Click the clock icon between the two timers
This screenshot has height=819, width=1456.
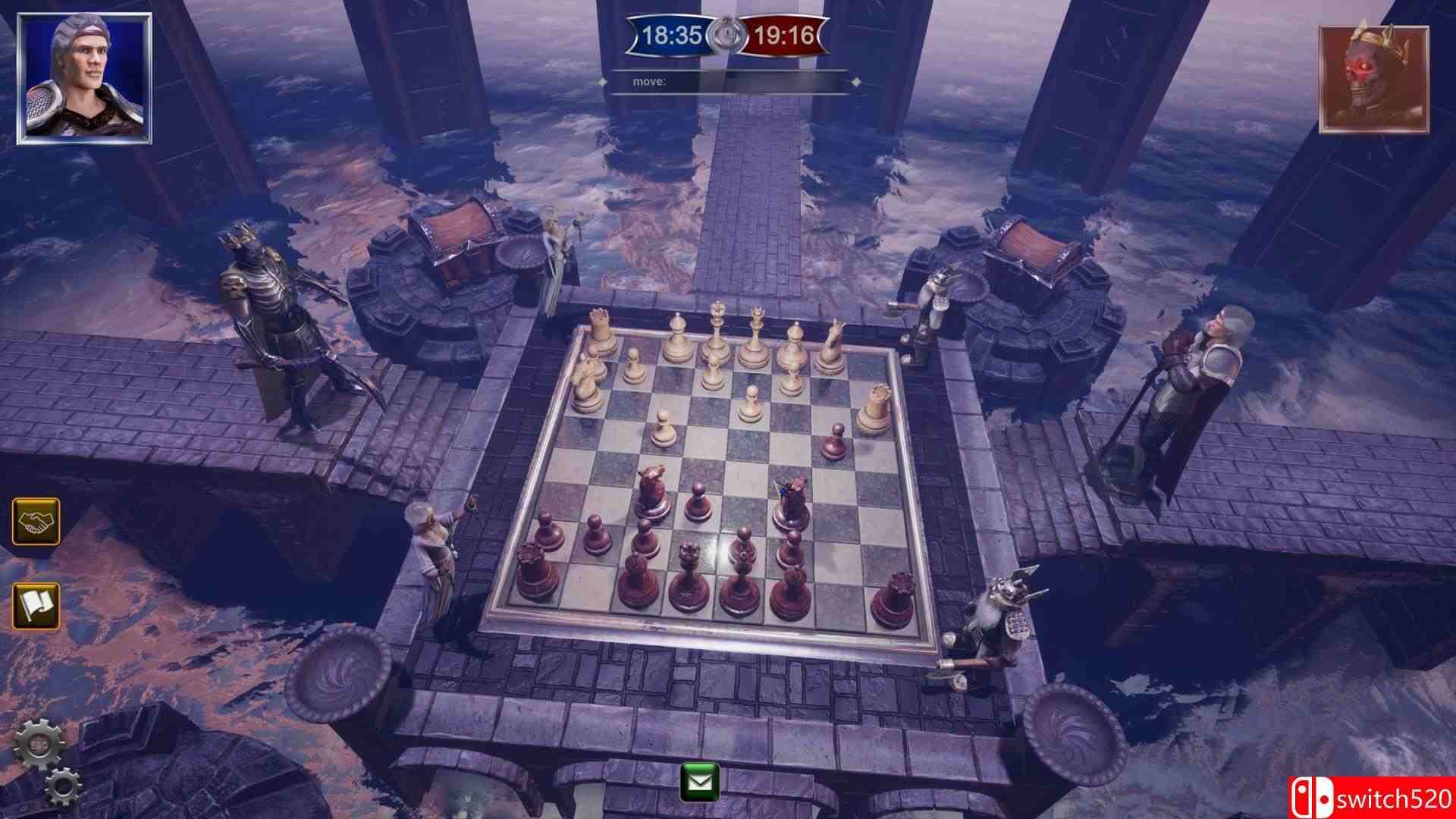tap(726, 33)
